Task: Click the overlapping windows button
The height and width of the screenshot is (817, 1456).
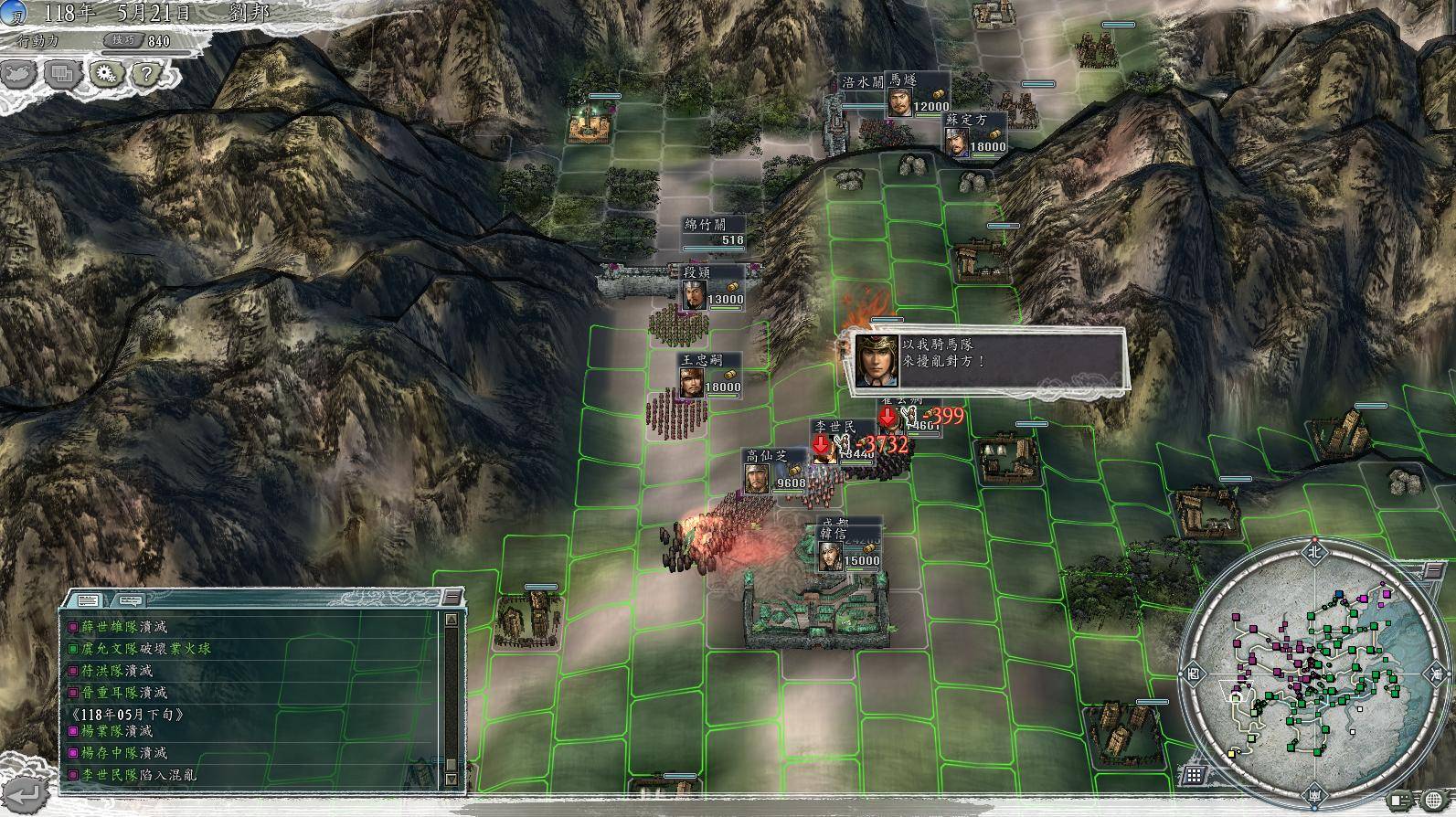Action: [62, 74]
